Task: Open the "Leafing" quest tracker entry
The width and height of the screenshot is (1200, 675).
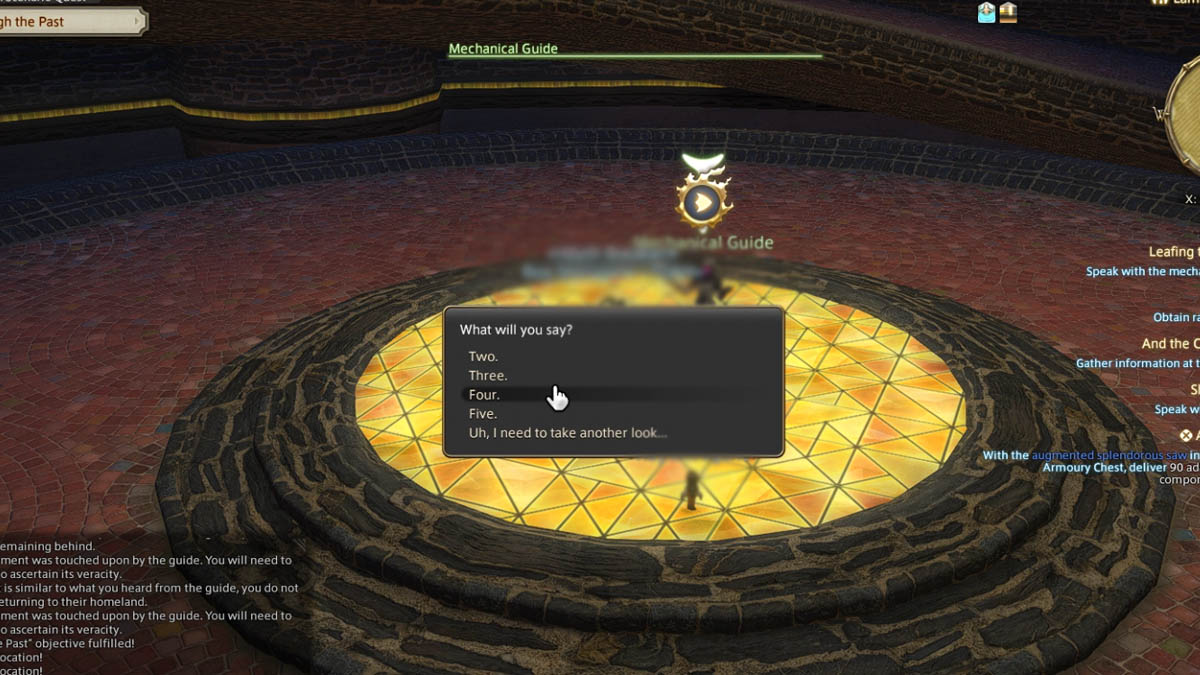Action: [x=1171, y=252]
